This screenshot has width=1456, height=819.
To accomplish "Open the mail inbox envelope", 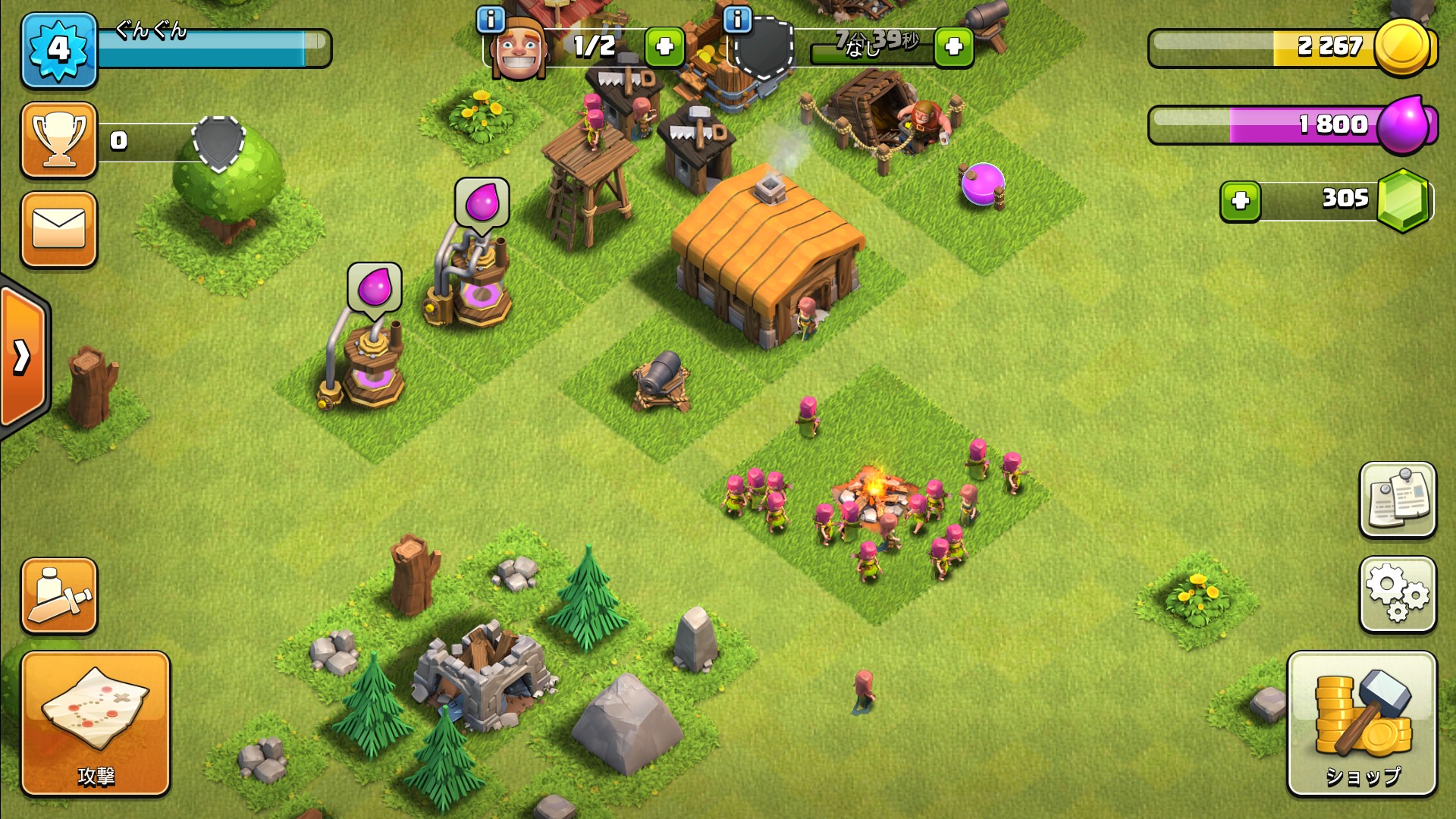I will point(59,229).
